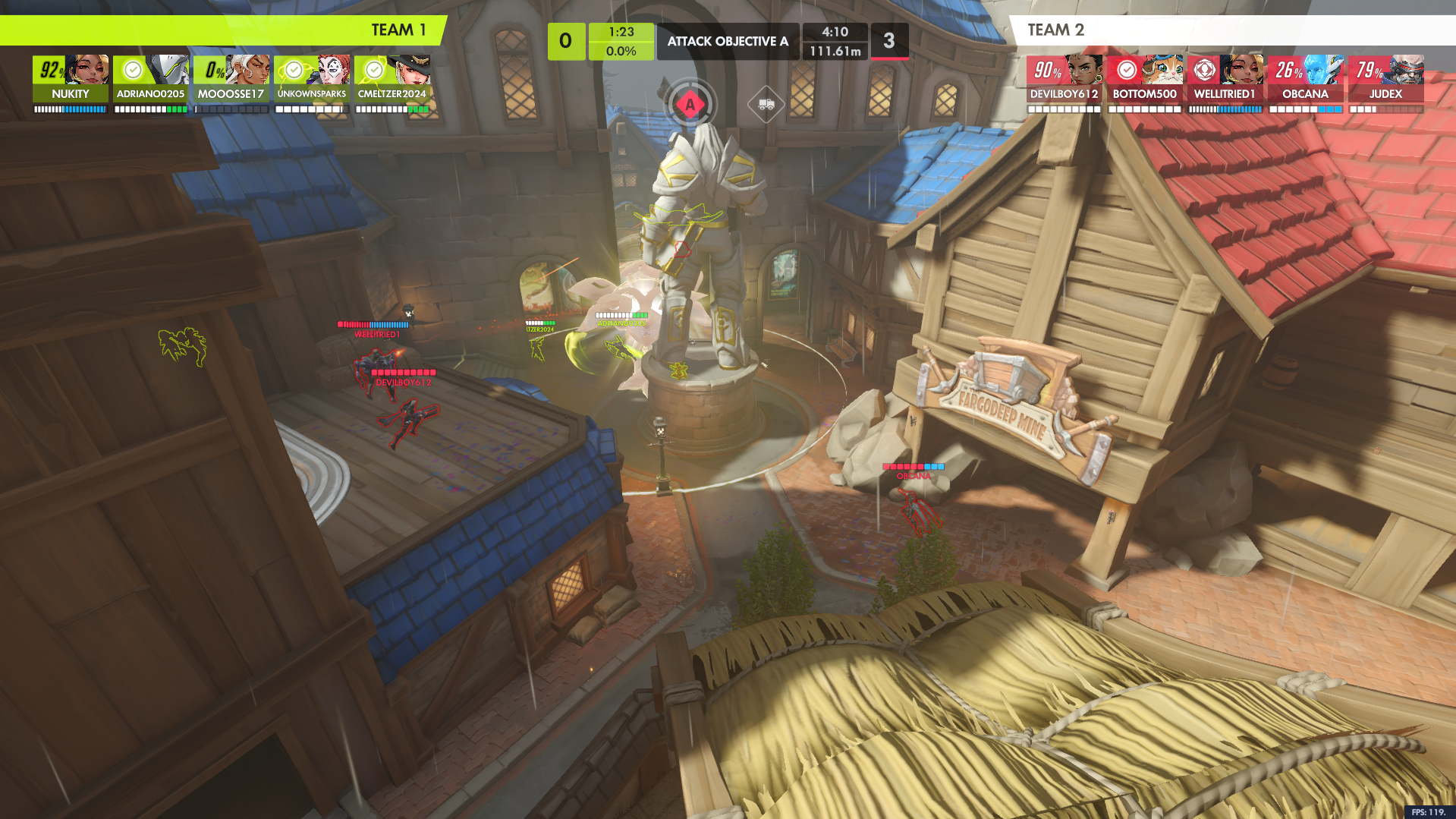Screen dimensions: 1456x819
Task: Click the payload truck objective icon
Action: coord(766,104)
